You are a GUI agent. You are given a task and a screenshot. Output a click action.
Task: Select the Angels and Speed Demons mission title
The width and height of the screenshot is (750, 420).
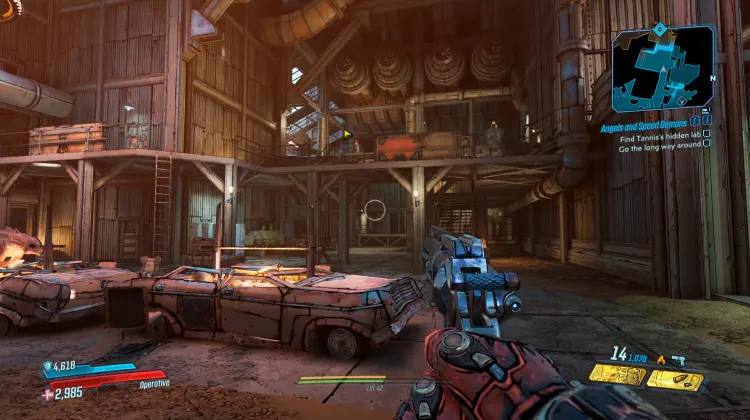(642, 128)
